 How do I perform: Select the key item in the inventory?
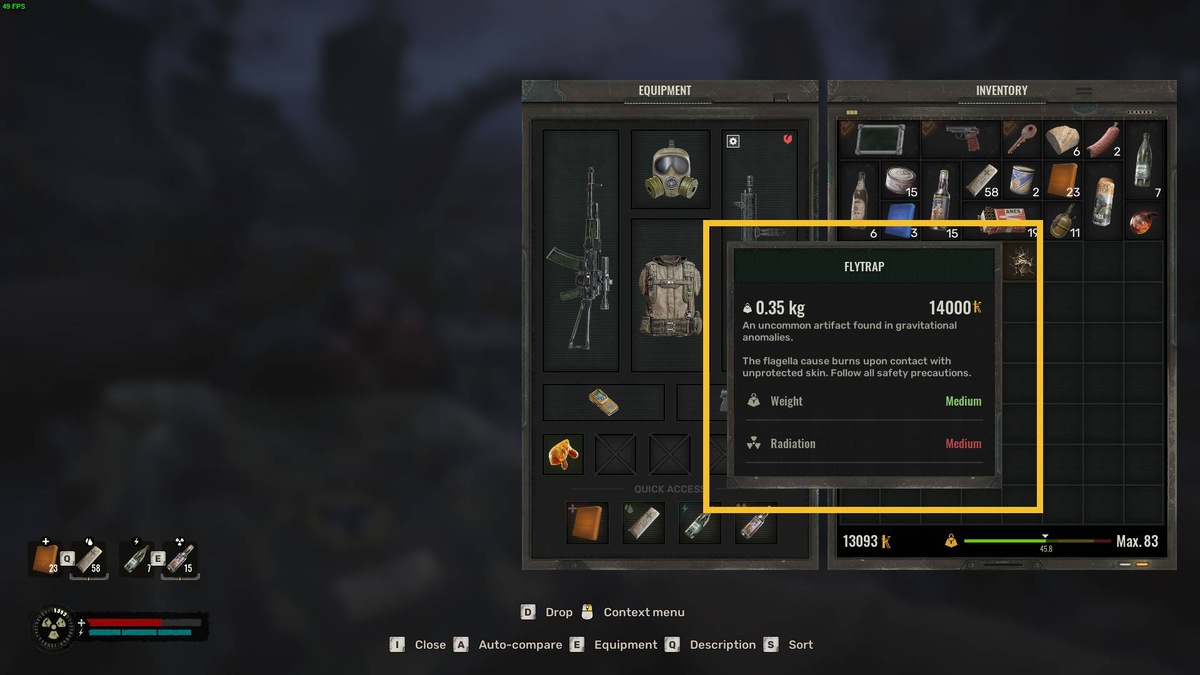(1019, 139)
